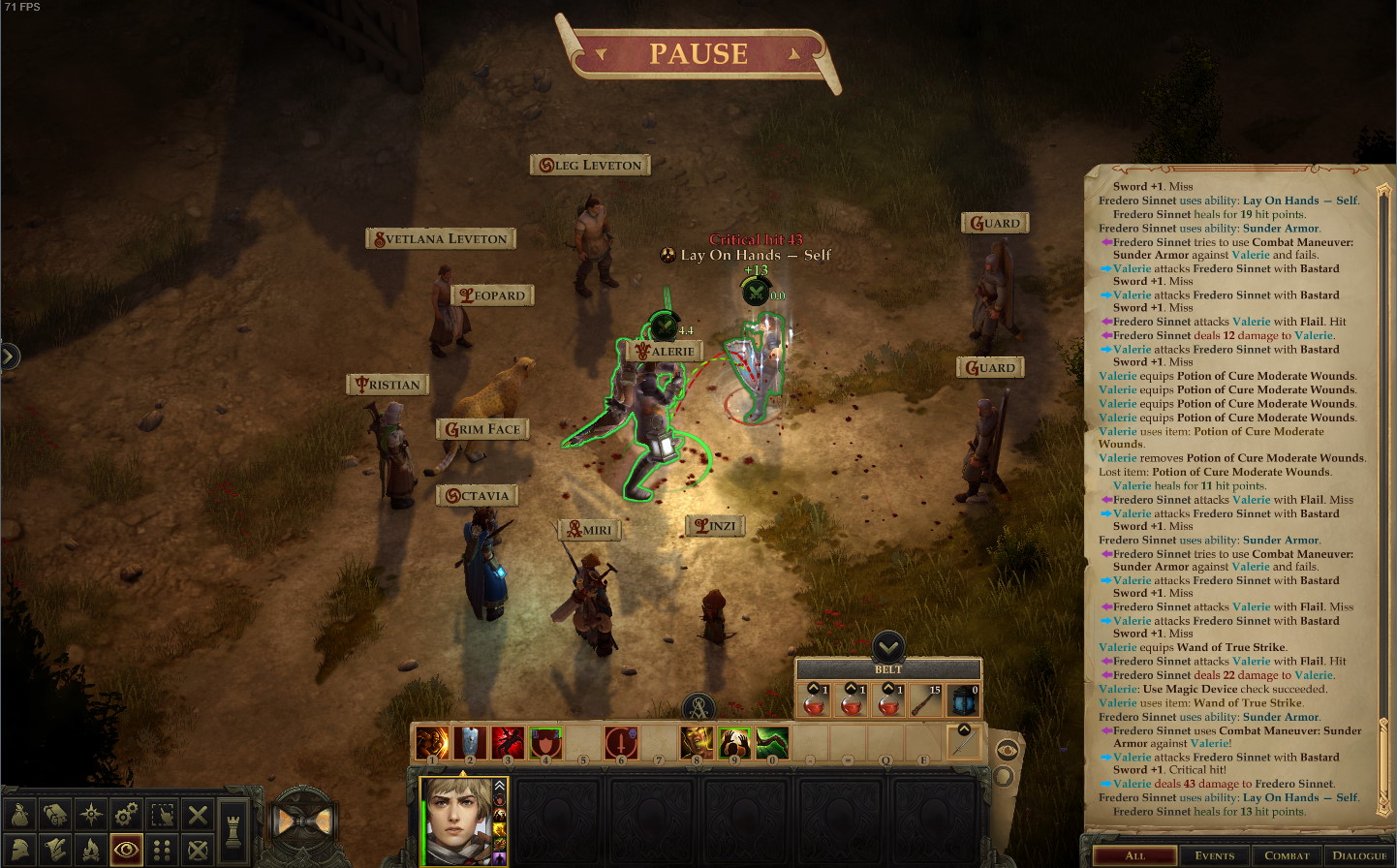
Task: Open the map compass-star button
Action: (91, 815)
